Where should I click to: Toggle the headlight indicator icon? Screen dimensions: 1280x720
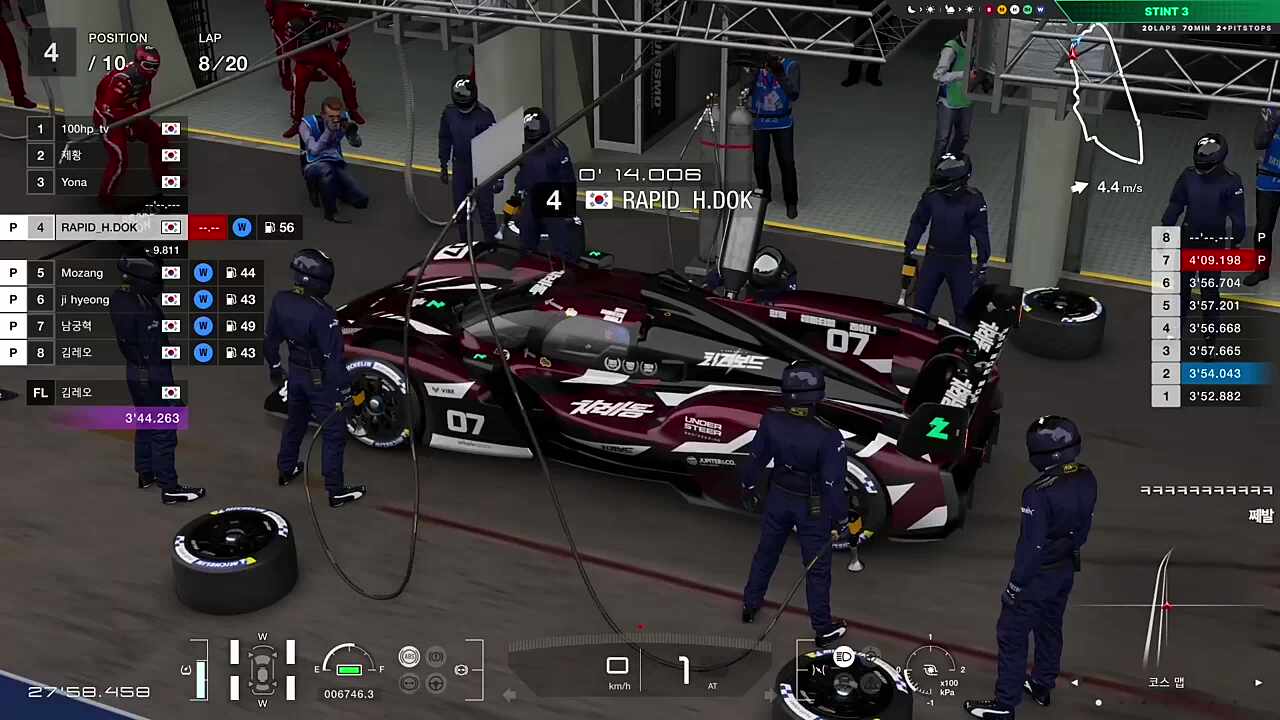(844, 657)
